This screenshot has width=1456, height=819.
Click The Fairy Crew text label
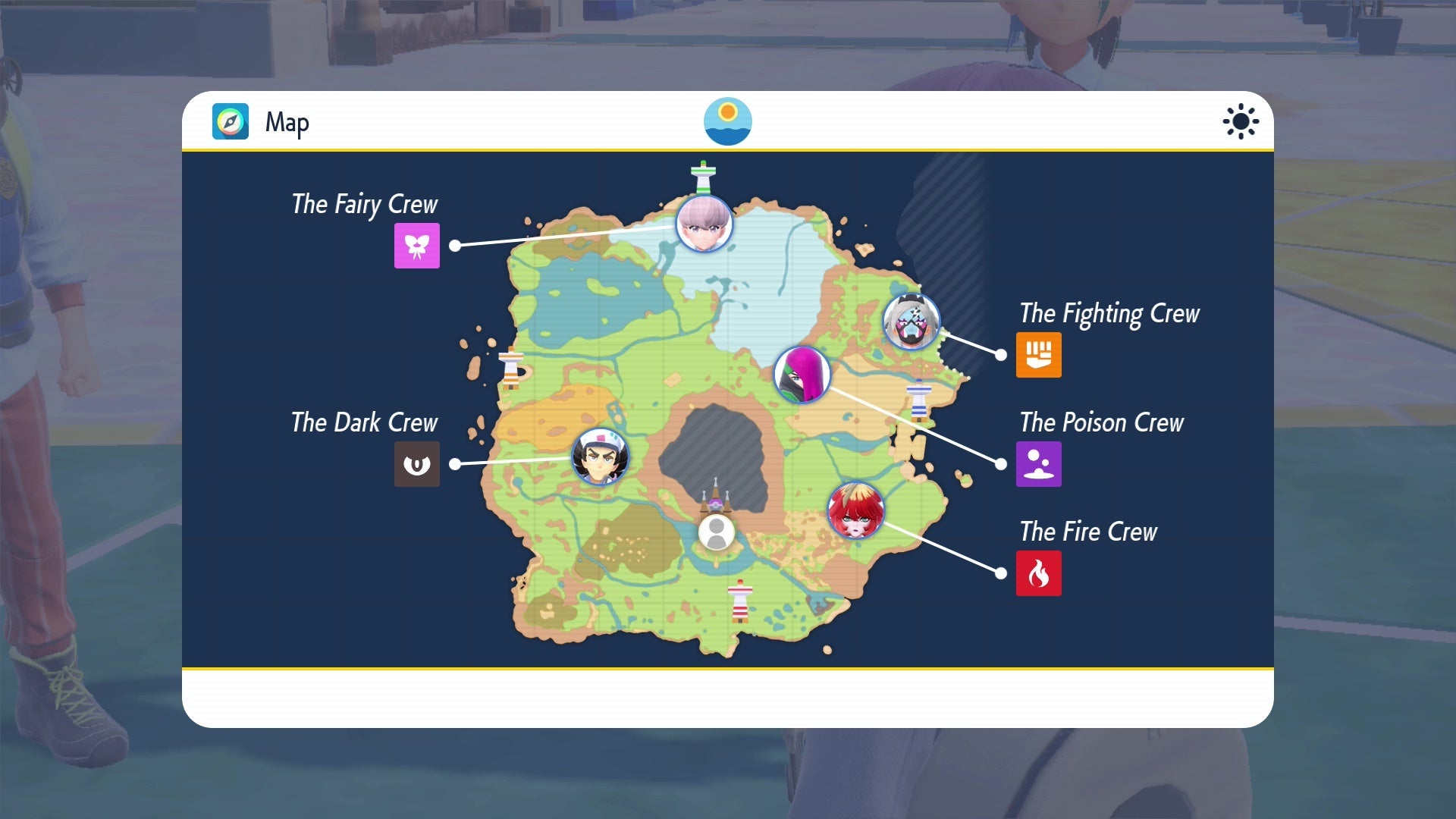tap(365, 203)
